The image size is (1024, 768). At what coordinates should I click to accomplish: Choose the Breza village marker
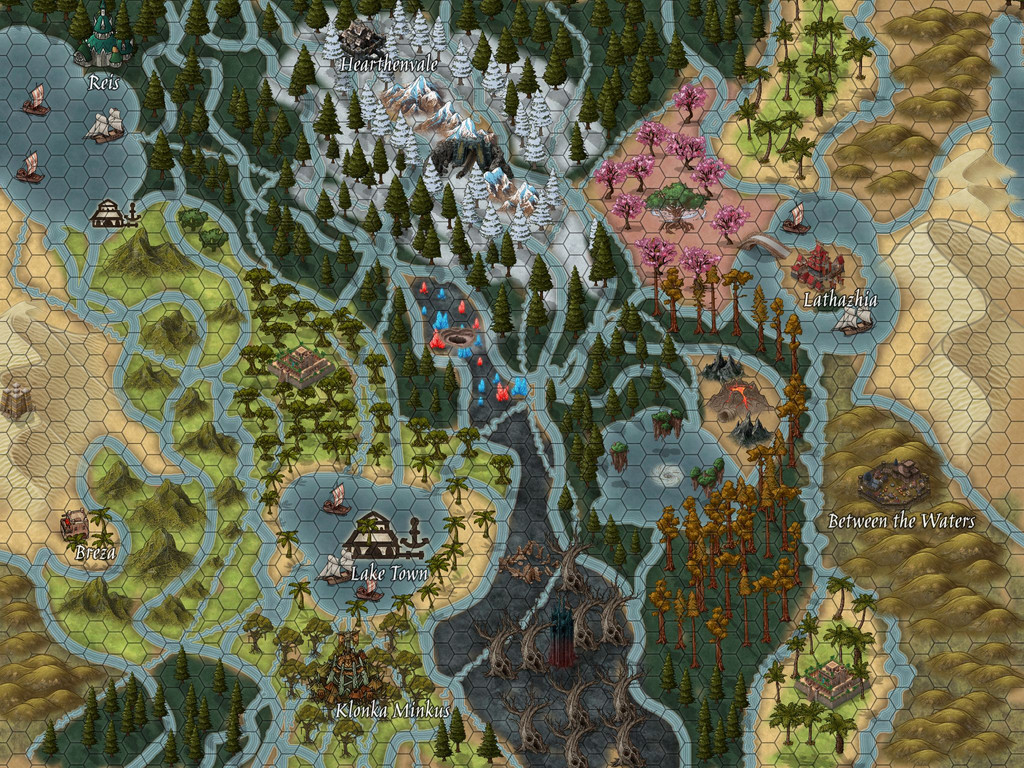(x=77, y=524)
